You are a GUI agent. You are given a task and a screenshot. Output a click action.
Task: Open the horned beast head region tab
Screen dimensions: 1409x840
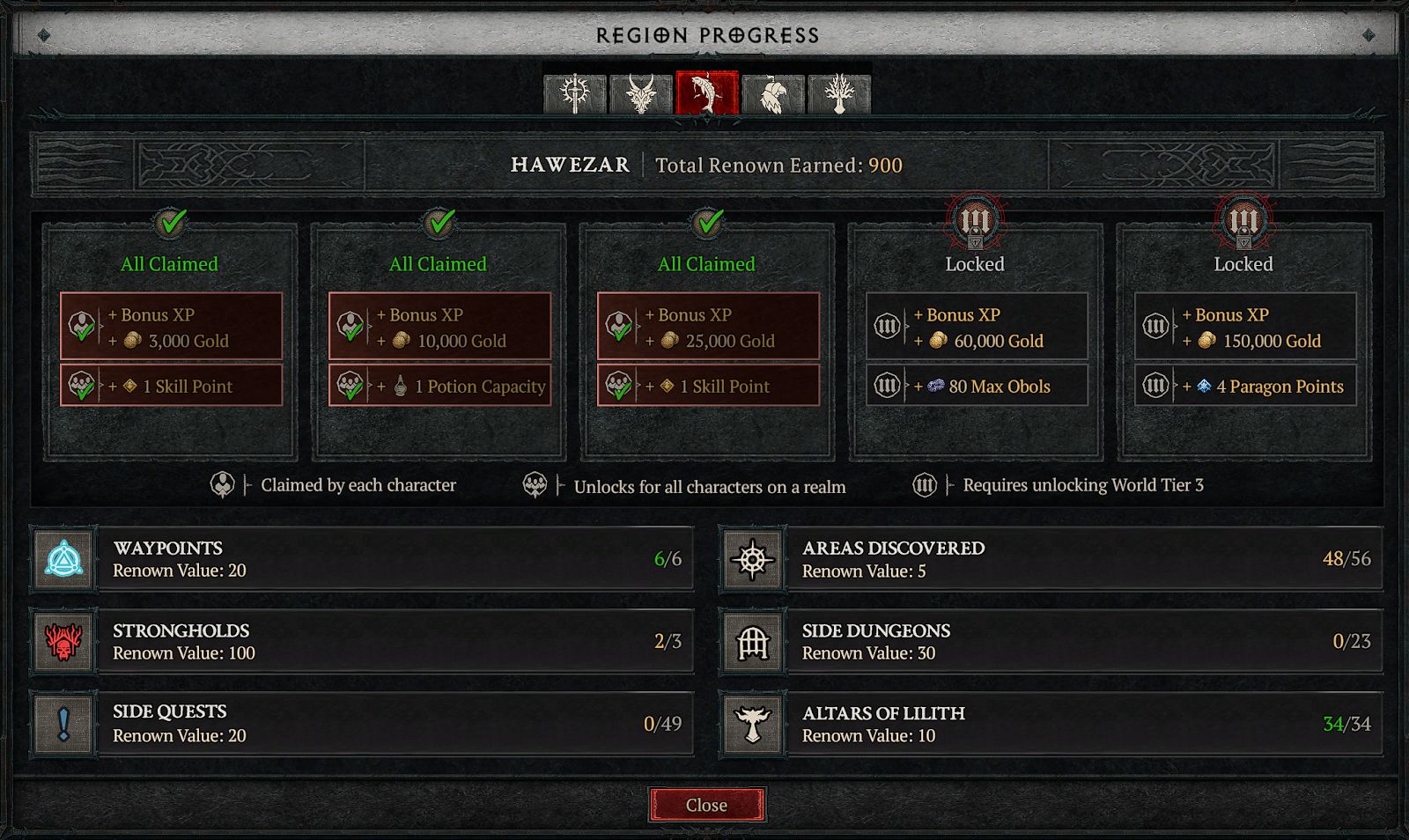click(641, 93)
